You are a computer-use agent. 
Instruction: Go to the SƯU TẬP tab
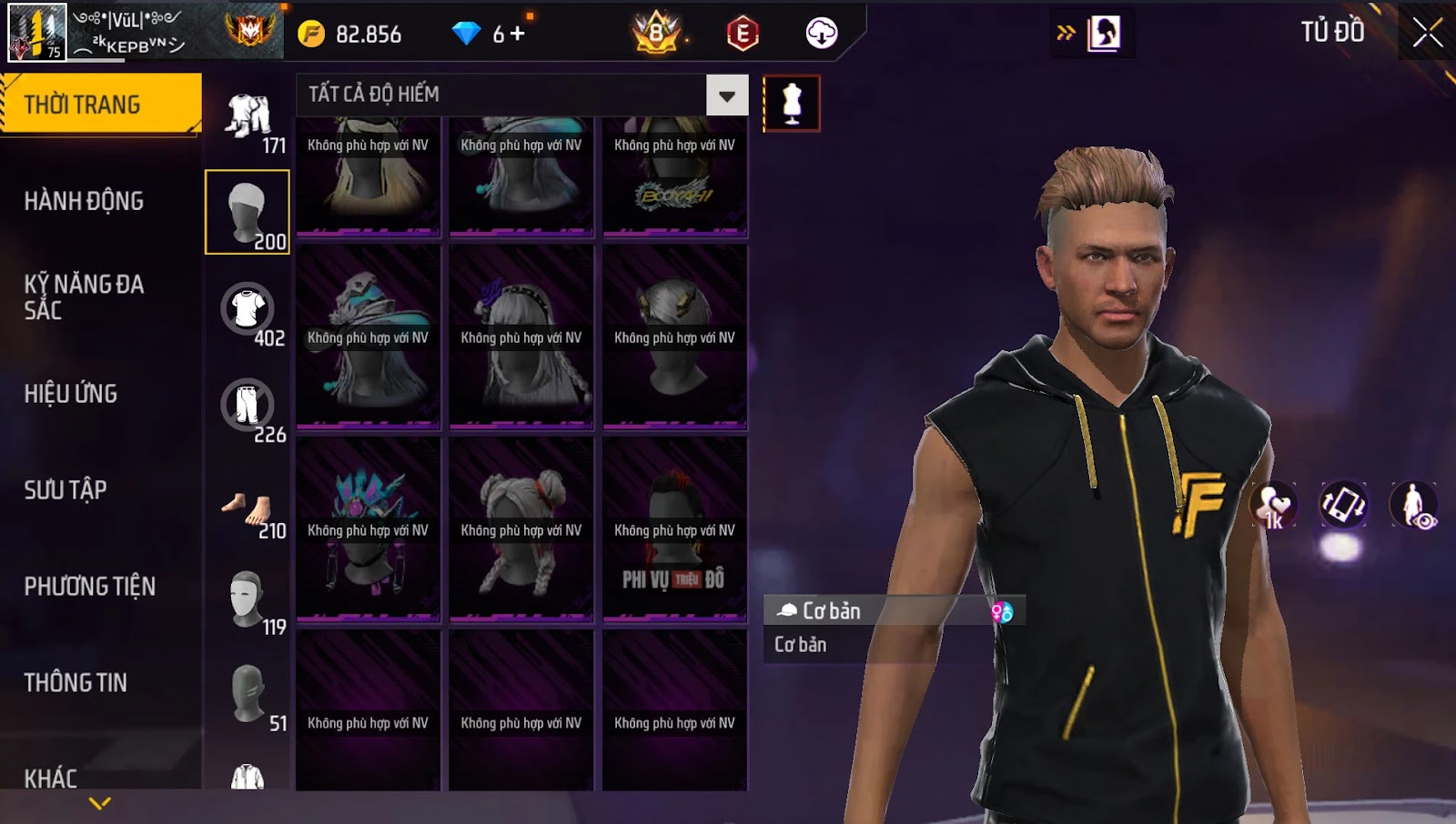pyautogui.click(x=66, y=490)
